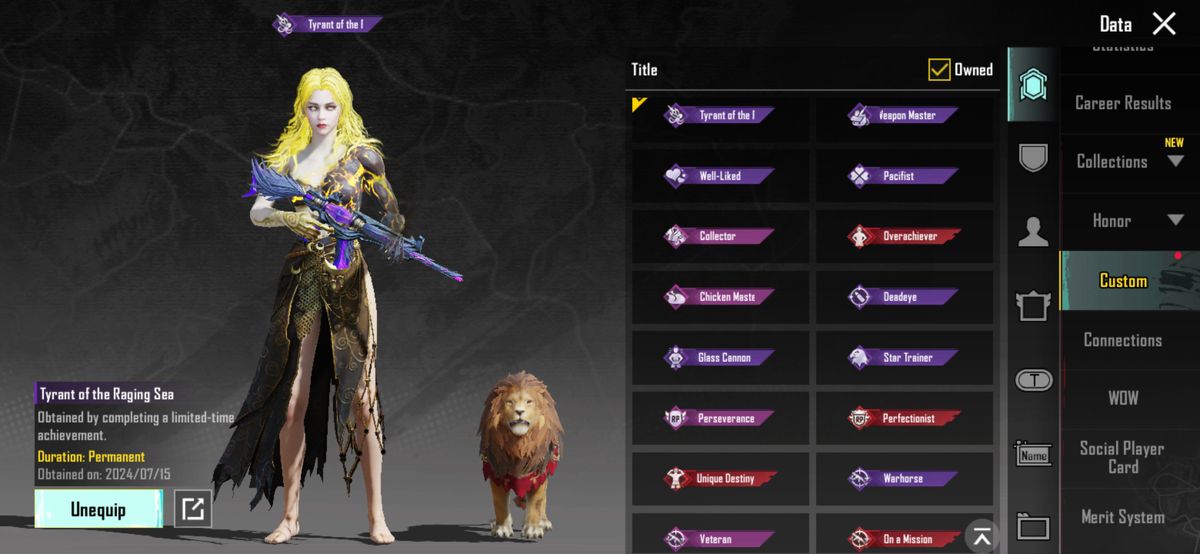The width and height of the screenshot is (1200, 554).
Task: Expand the Collections menu
Action: pos(1128,162)
